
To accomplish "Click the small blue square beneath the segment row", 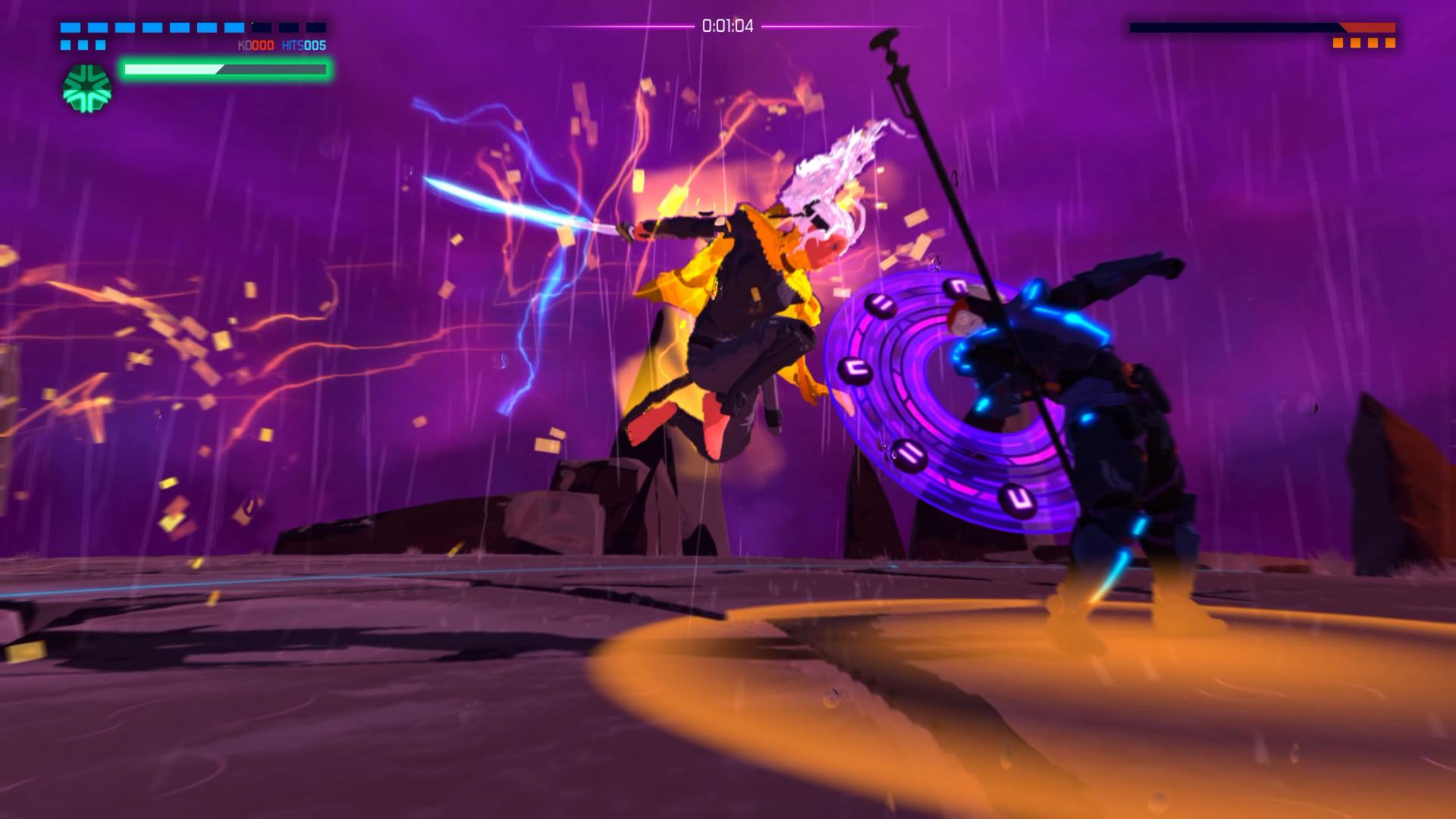I will pos(65,44).
